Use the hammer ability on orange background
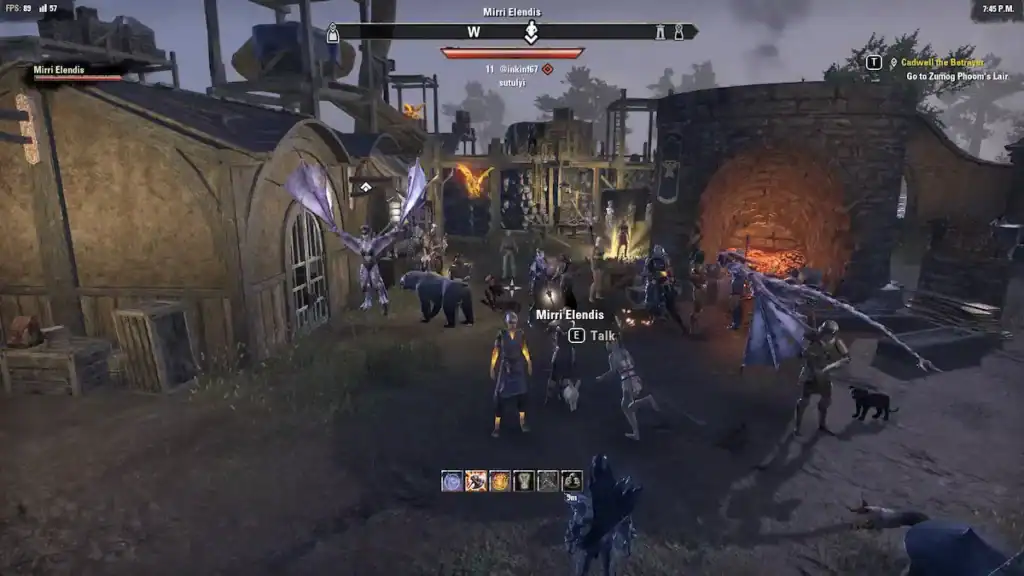The image size is (1024, 576). [x=476, y=481]
